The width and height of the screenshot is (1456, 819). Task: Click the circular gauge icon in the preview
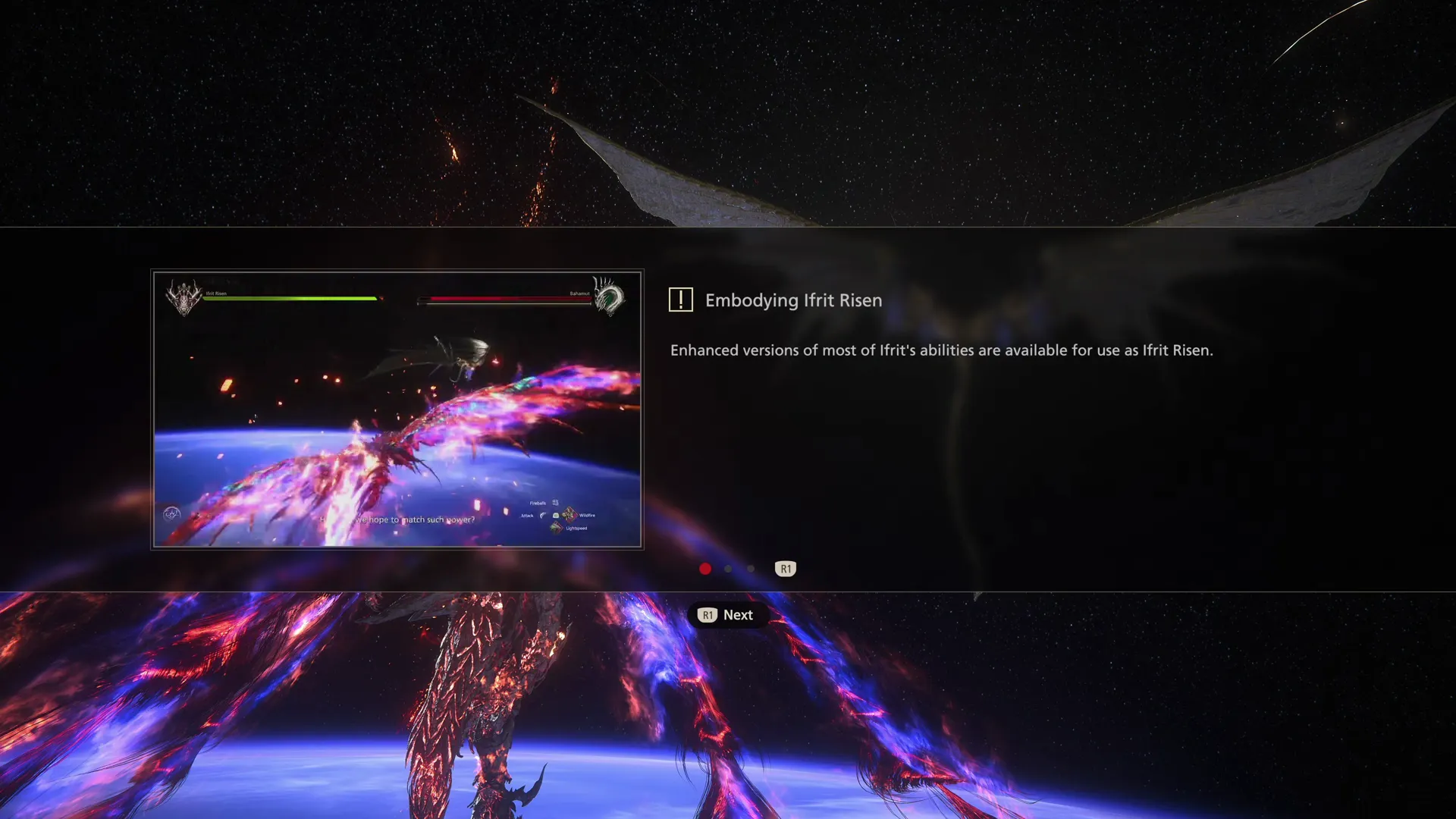[x=173, y=513]
